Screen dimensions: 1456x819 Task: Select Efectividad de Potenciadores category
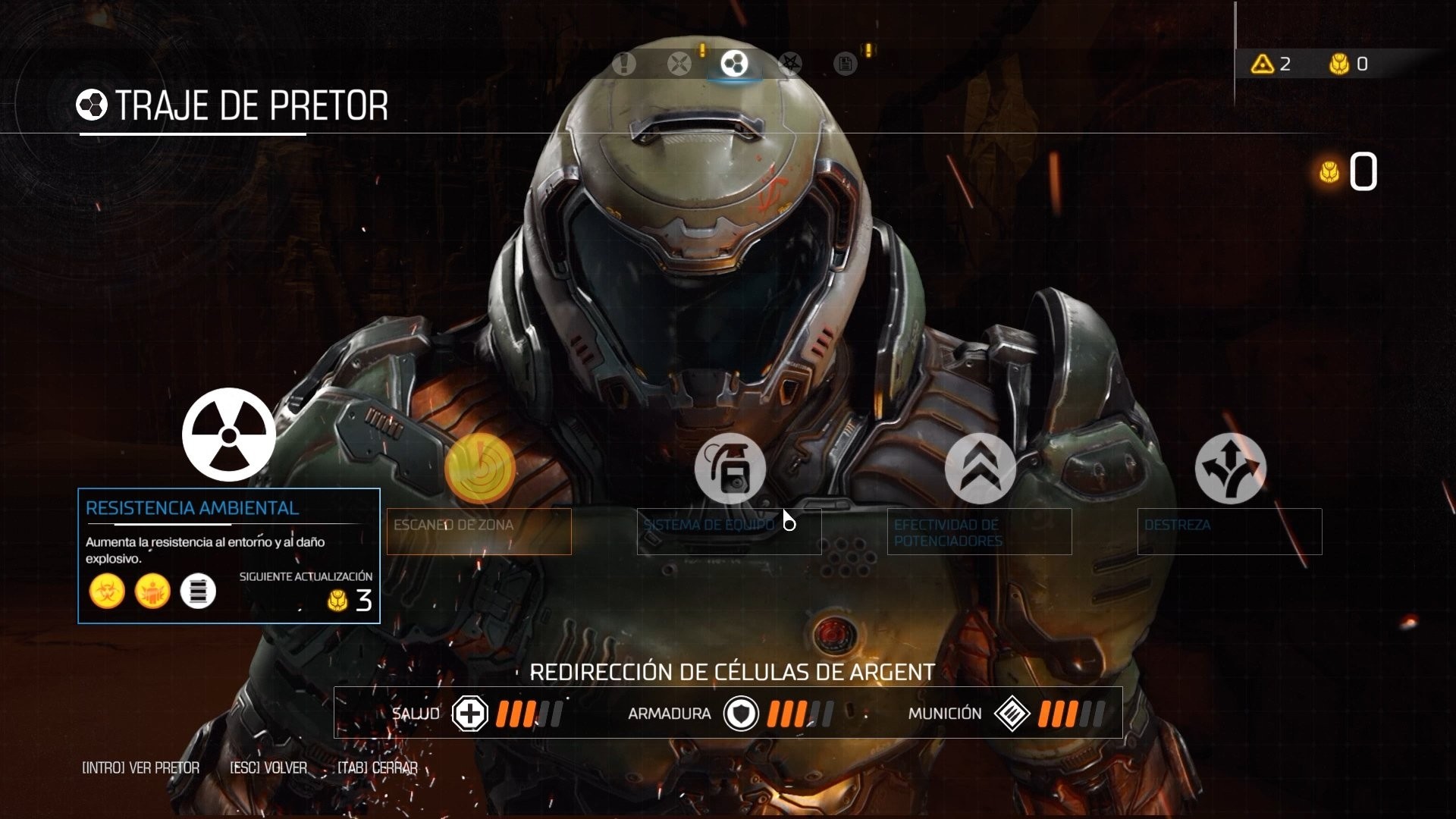click(981, 469)
